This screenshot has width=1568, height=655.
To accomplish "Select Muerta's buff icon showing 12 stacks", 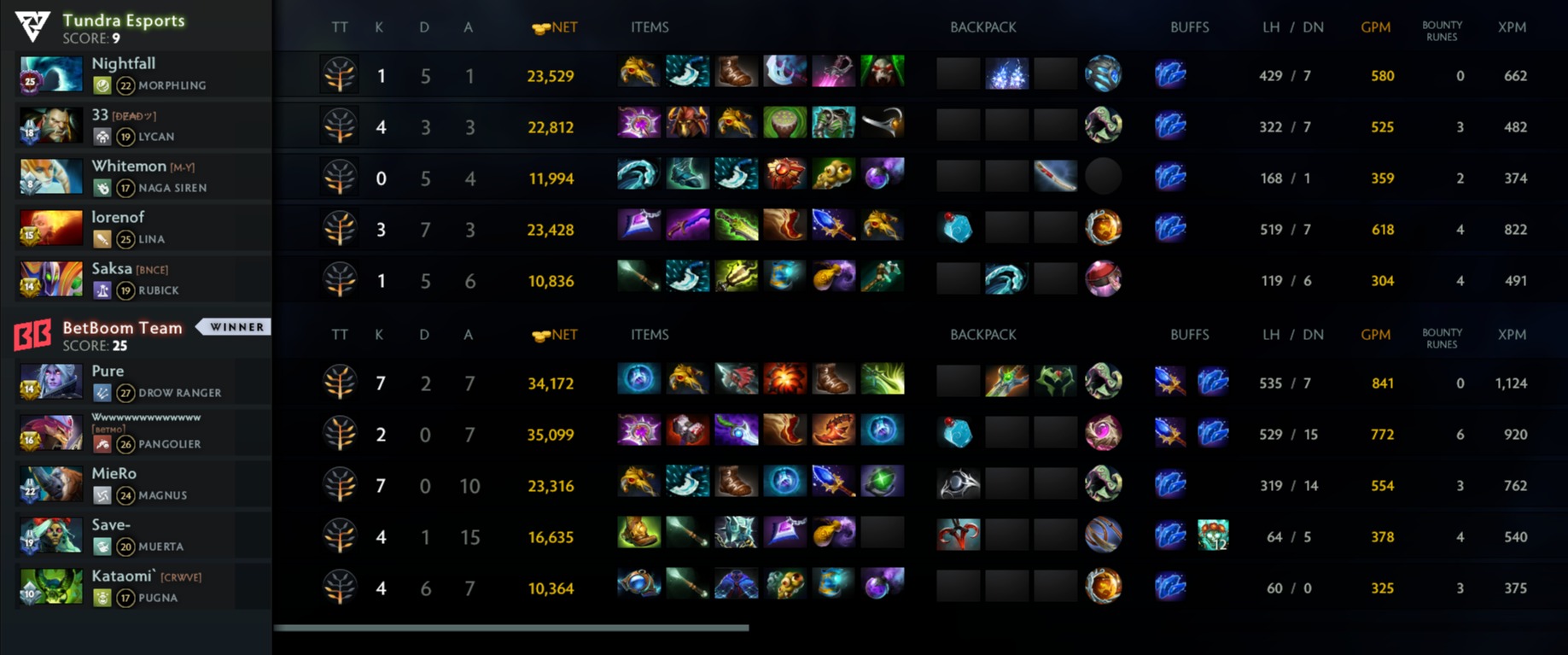I will click(1212, 535).
